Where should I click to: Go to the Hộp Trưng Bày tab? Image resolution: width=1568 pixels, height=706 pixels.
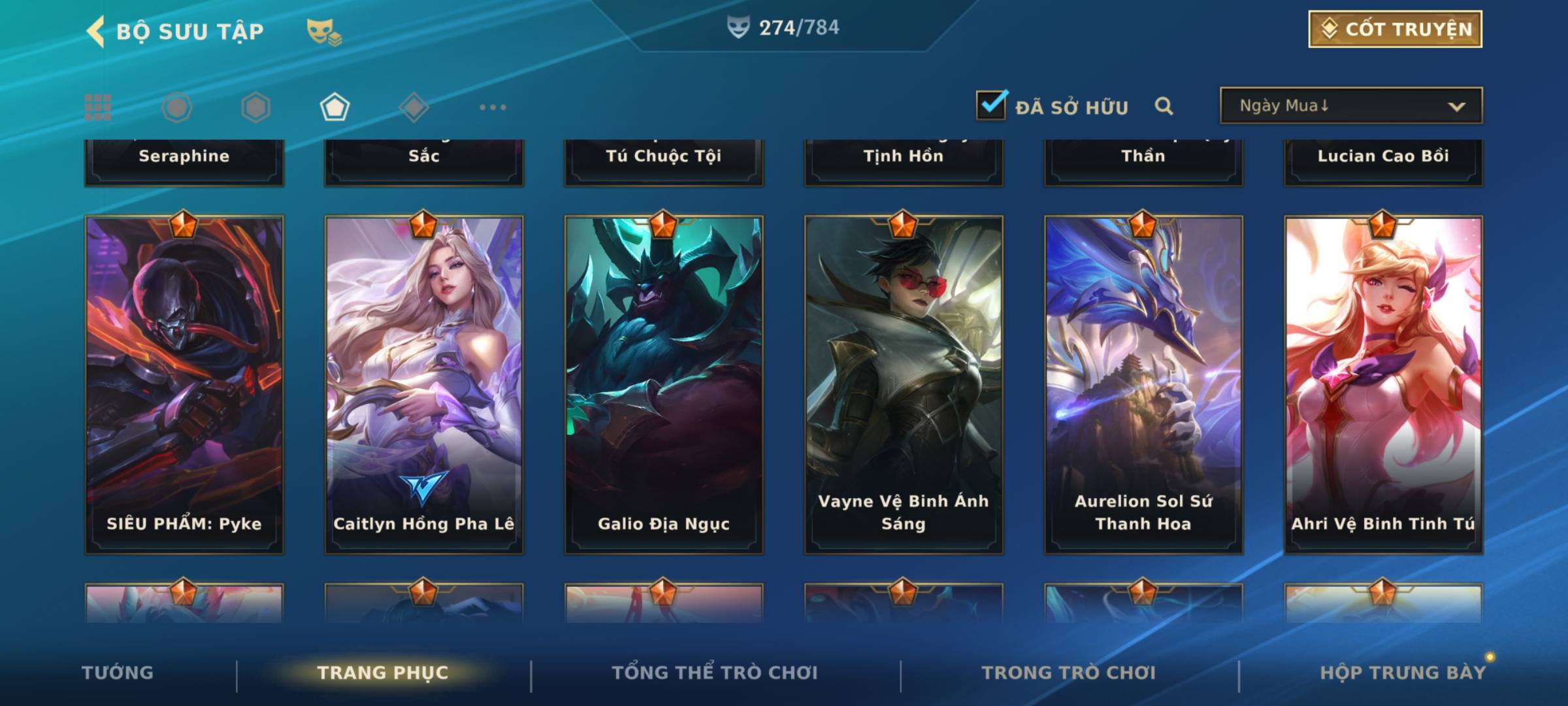pos(1403,673)
